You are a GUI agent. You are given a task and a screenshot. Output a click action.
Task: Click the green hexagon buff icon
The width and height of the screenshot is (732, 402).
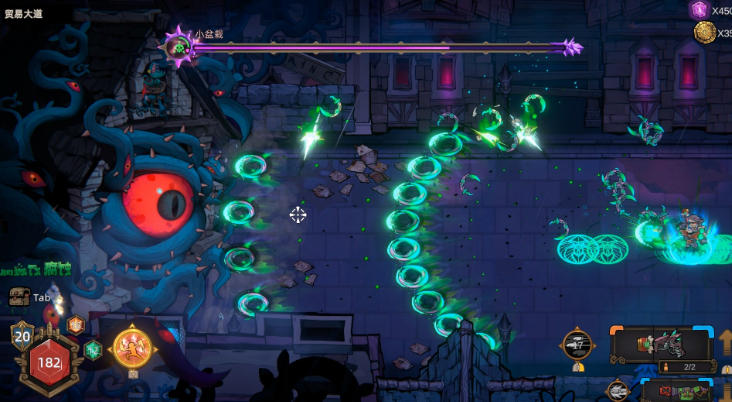[x=92, y=349]
